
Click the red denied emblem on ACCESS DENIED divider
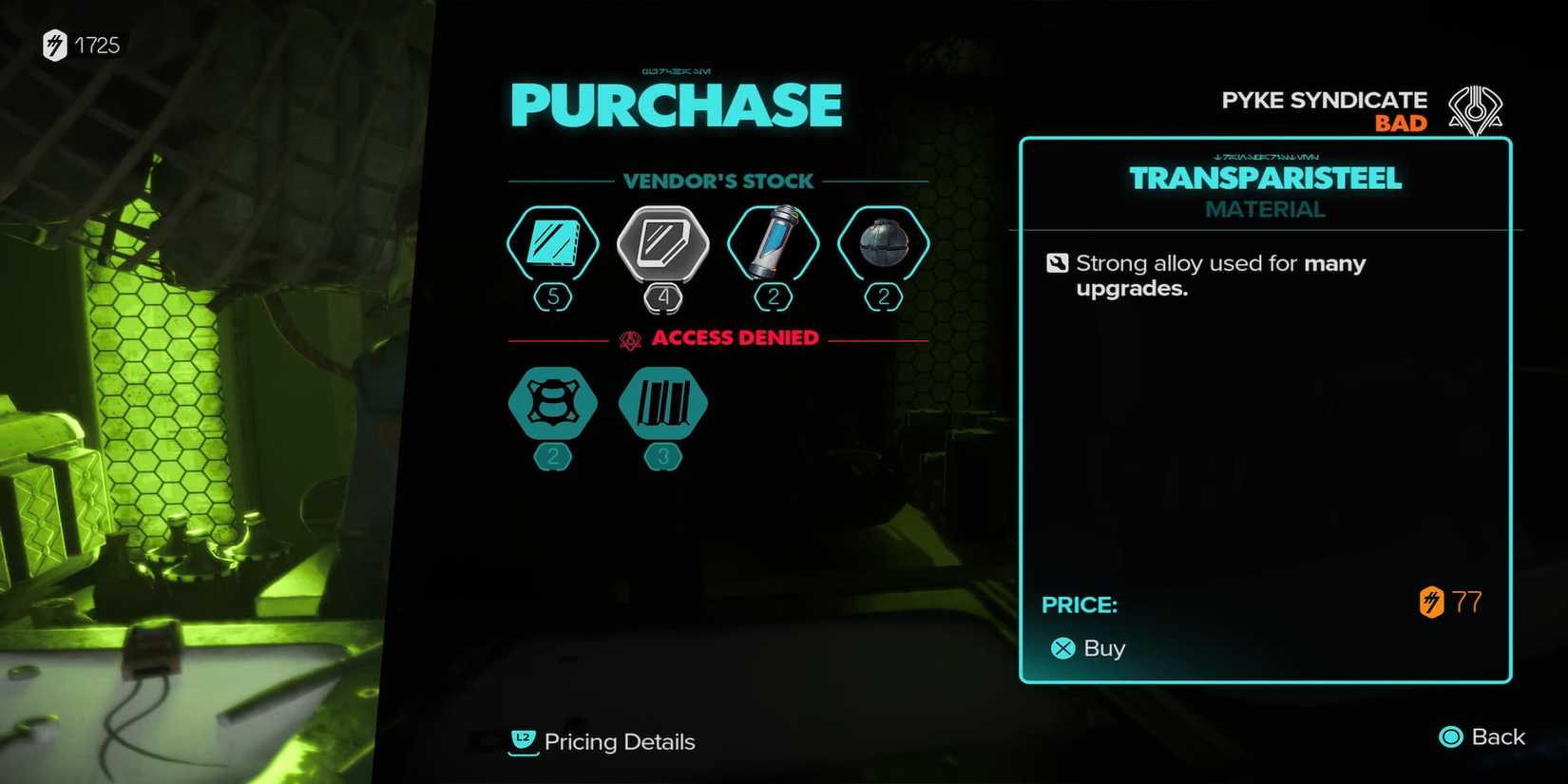point(629,337)
